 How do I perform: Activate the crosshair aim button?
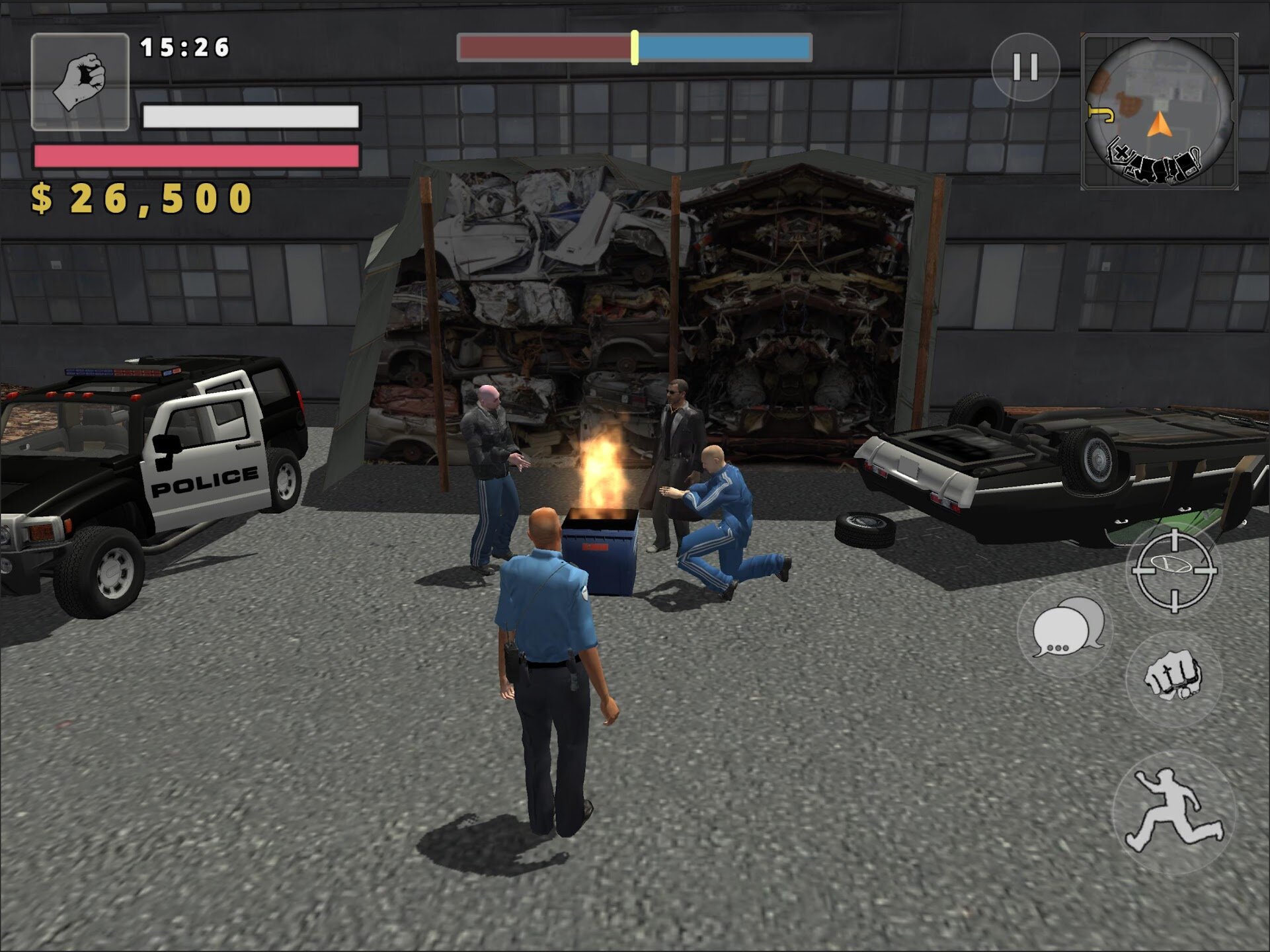click(1174, 570)
